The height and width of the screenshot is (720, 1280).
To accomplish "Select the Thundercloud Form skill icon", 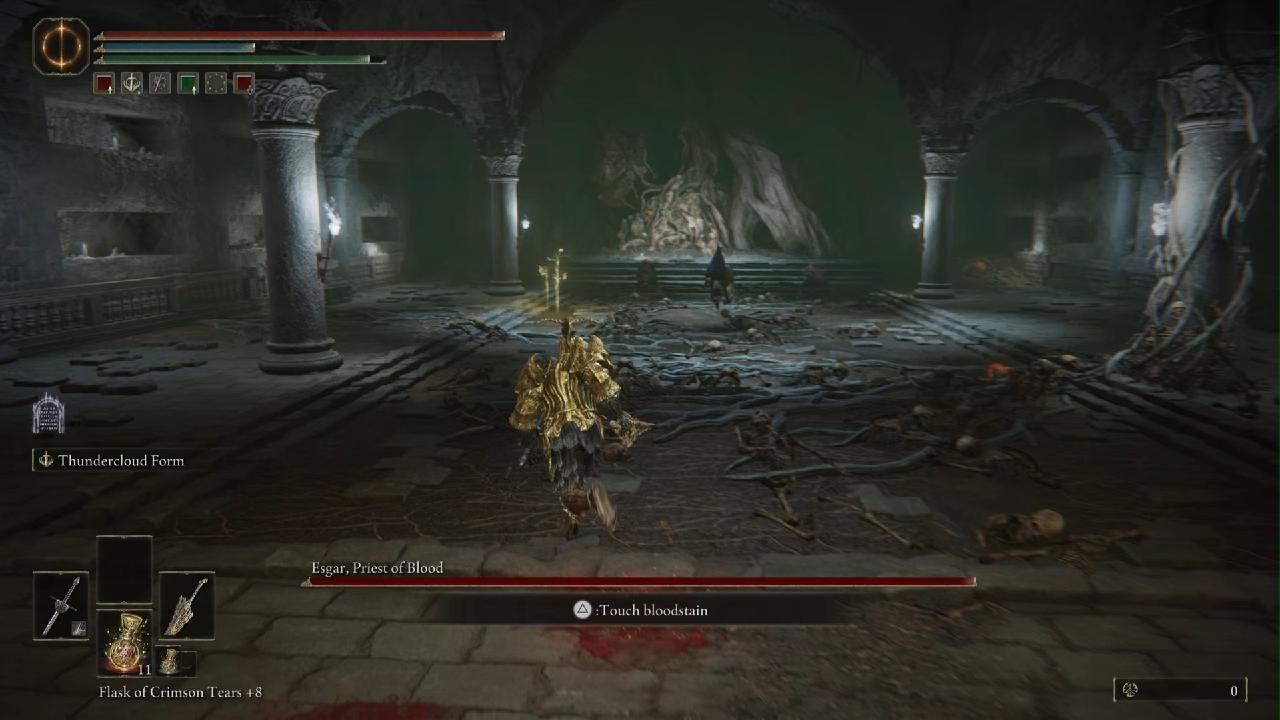I will (48, 415).
